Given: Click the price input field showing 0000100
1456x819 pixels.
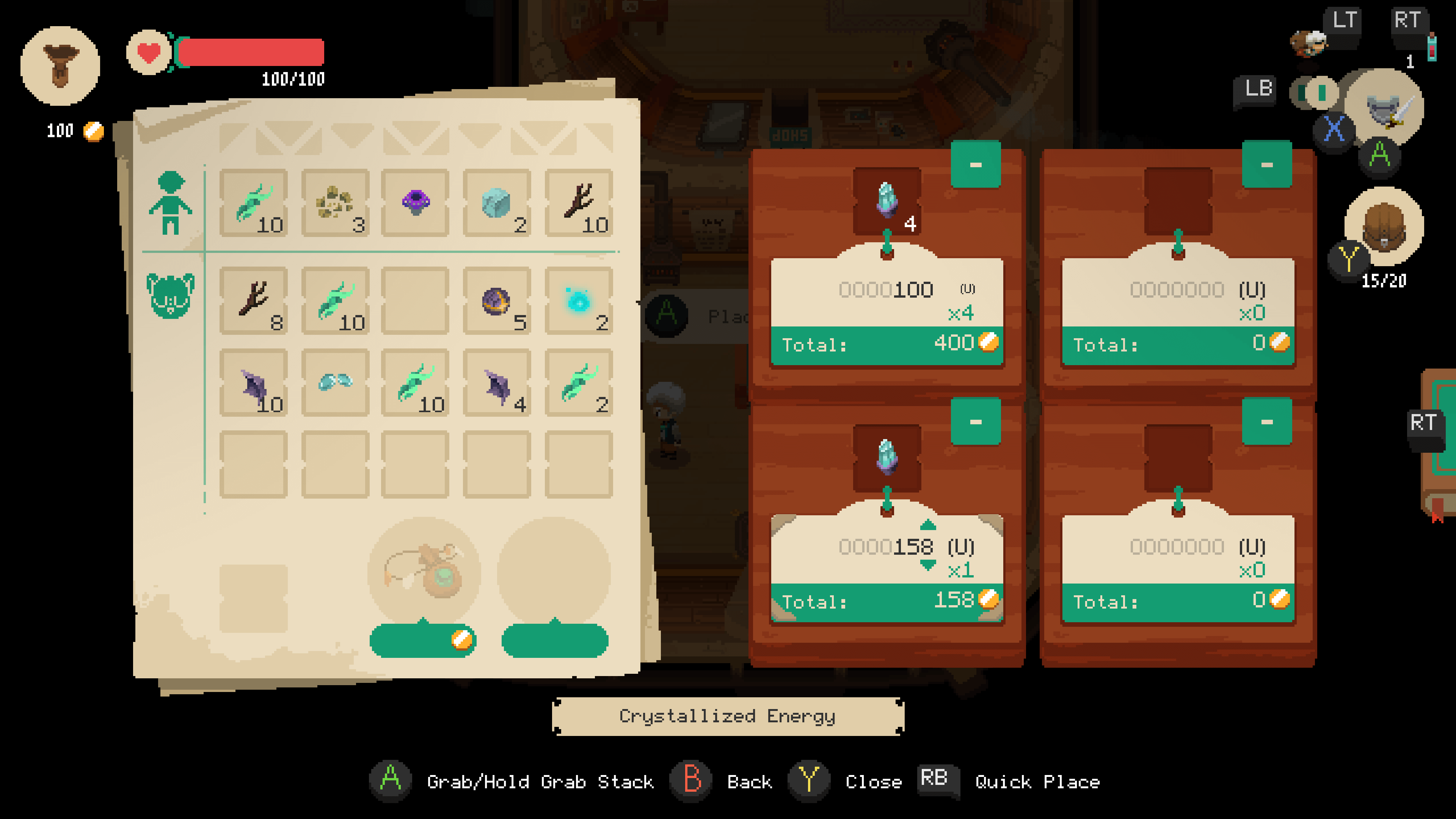Looking at the screenshot, I should coord(886,289).
